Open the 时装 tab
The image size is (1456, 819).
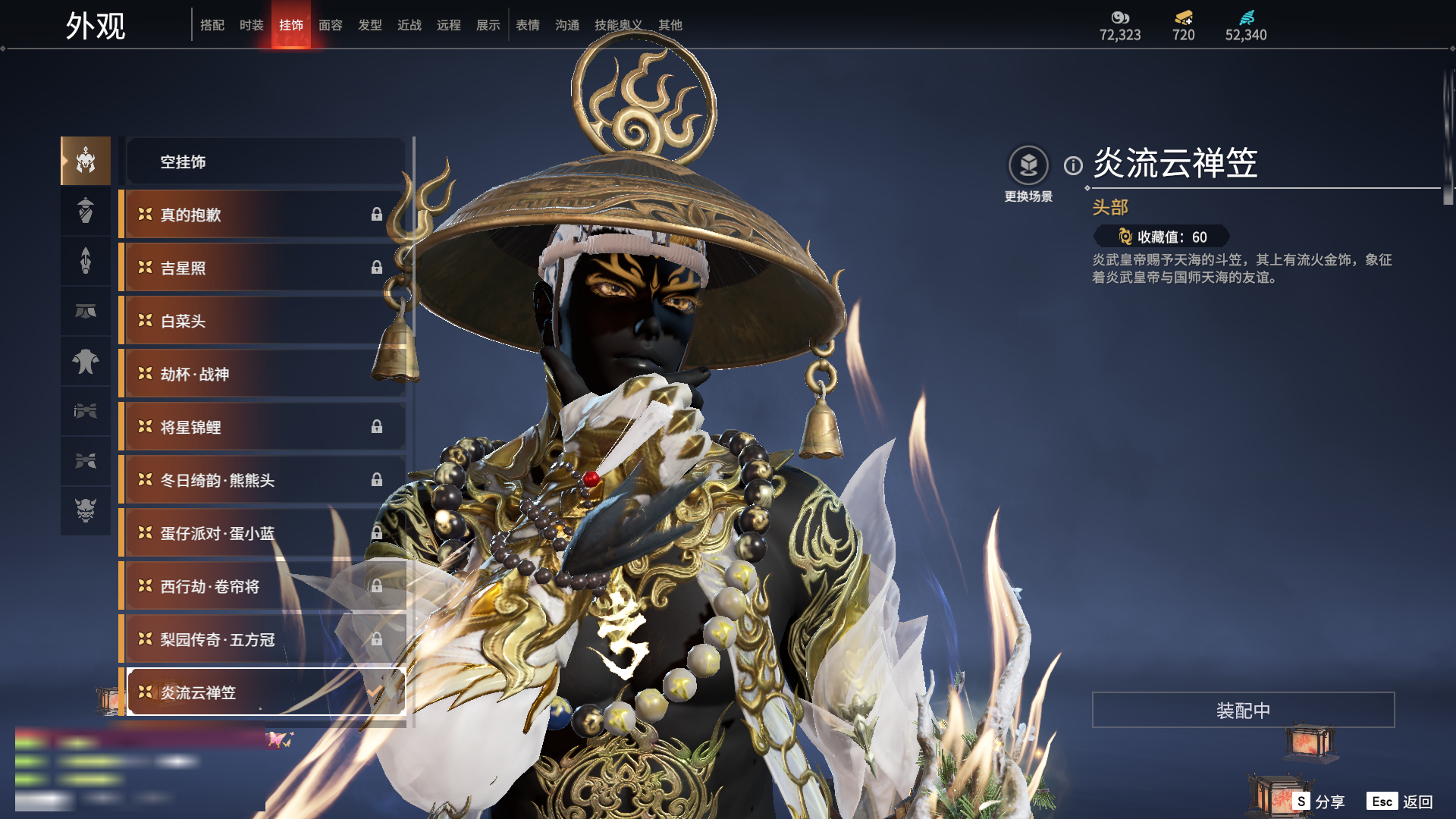252,25
